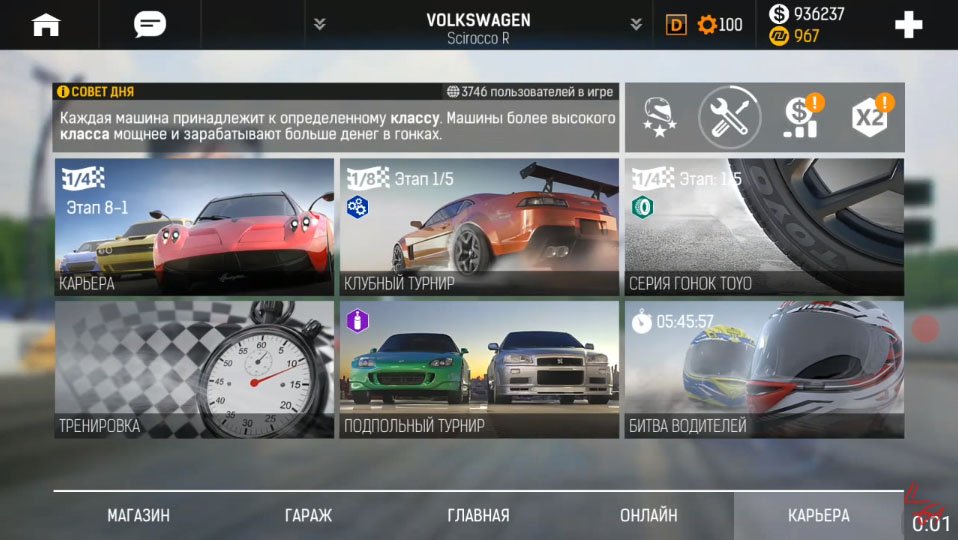Add currency with the plus button
Image resolution: width=958 pixels, height=540 pixels.
[908, 25]
